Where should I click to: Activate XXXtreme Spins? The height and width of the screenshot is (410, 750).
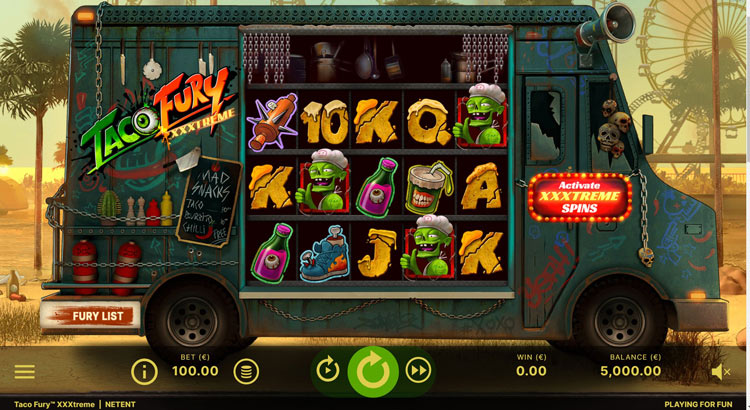click(x=579, y=196)
